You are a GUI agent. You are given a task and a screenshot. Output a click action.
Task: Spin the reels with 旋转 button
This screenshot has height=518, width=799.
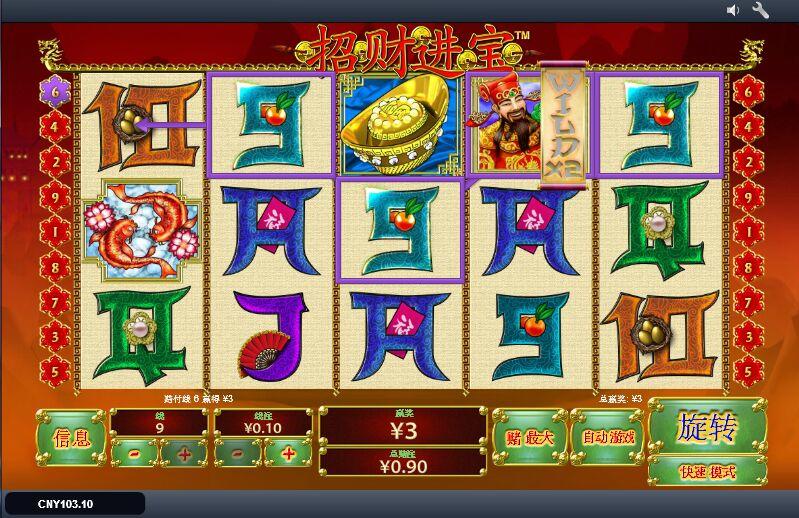[707, 428]
